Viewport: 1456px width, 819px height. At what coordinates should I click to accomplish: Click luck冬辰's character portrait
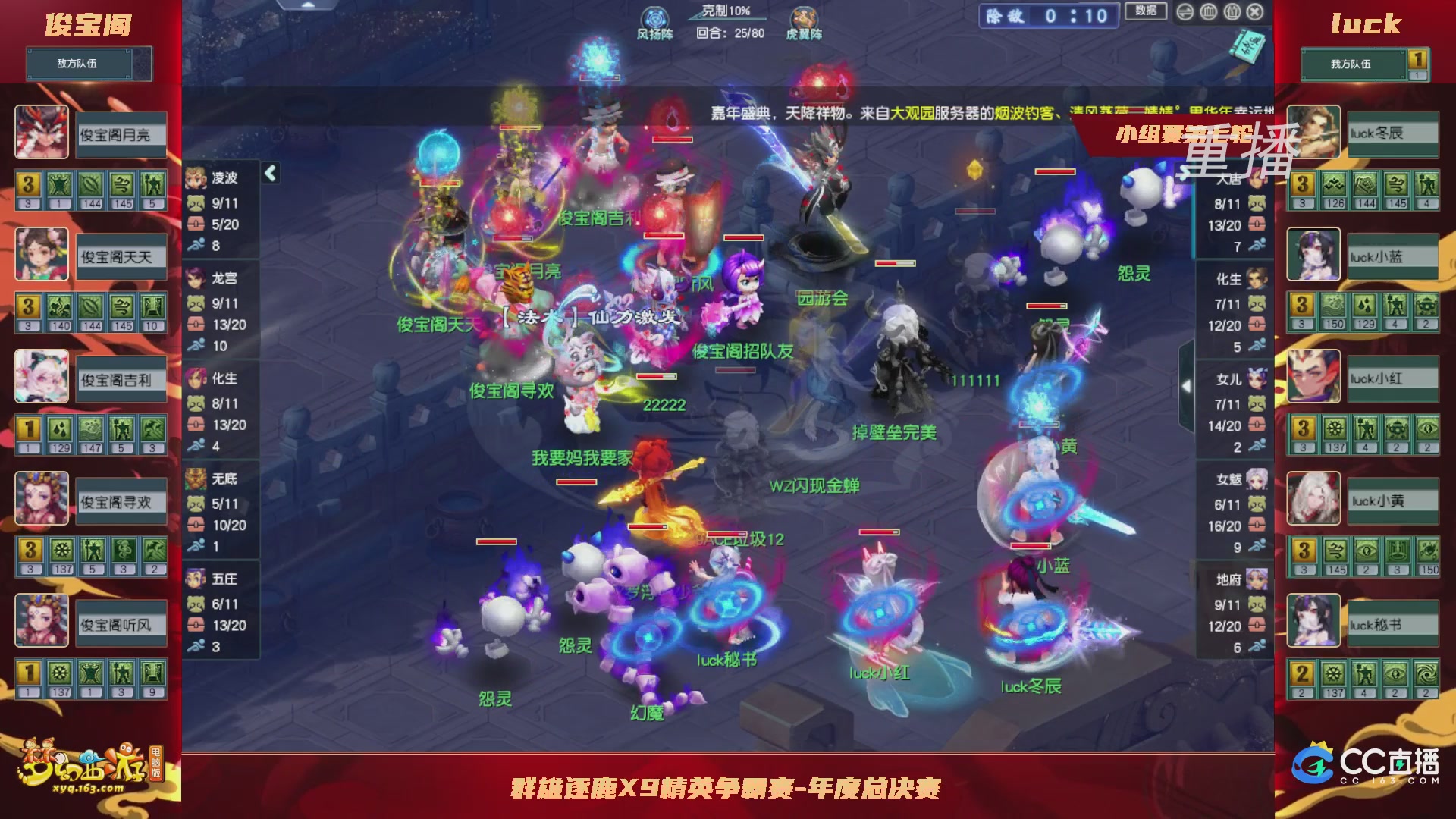1313,133
